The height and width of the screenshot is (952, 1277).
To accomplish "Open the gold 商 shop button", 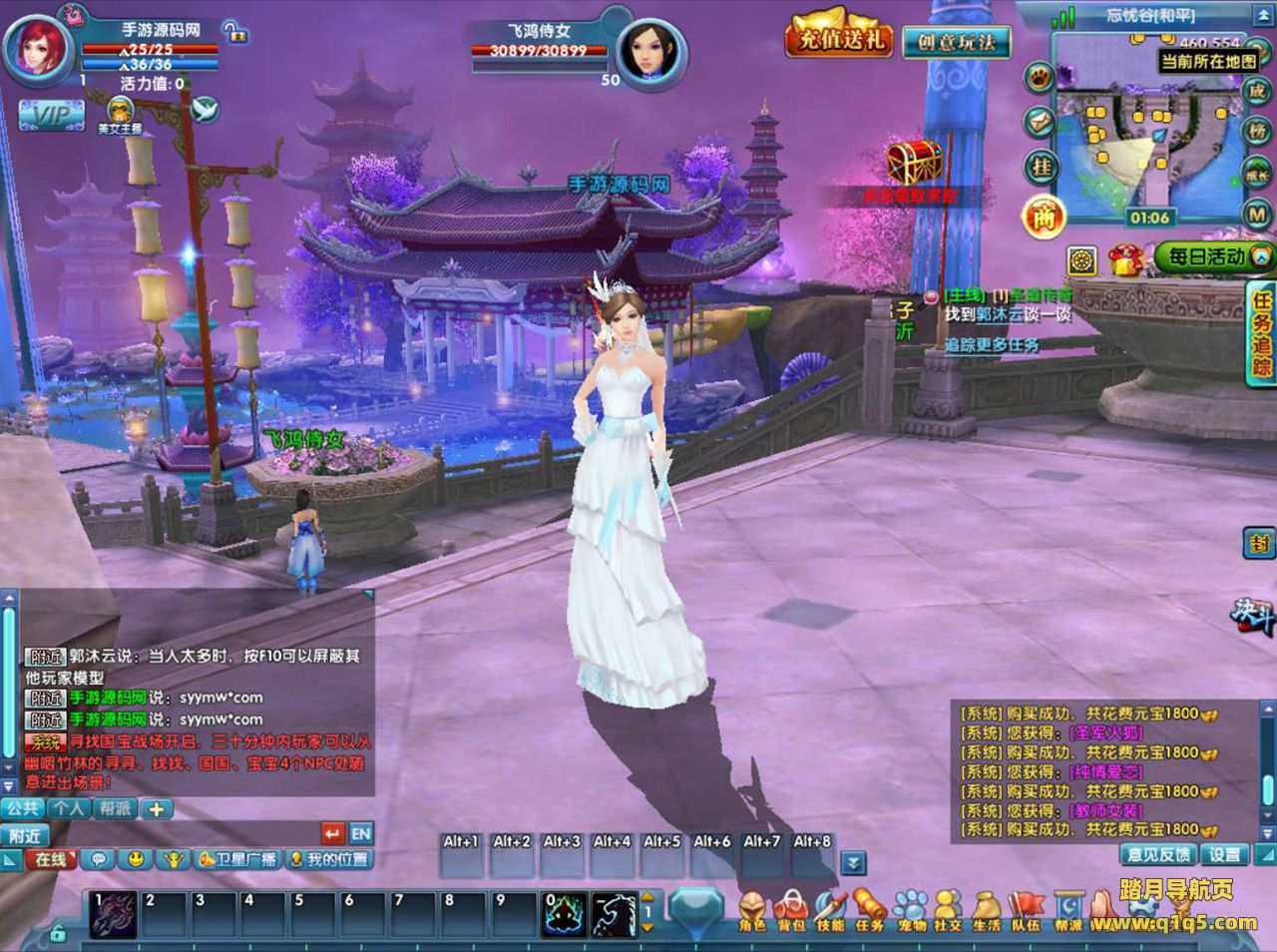I will point(1044,217).
